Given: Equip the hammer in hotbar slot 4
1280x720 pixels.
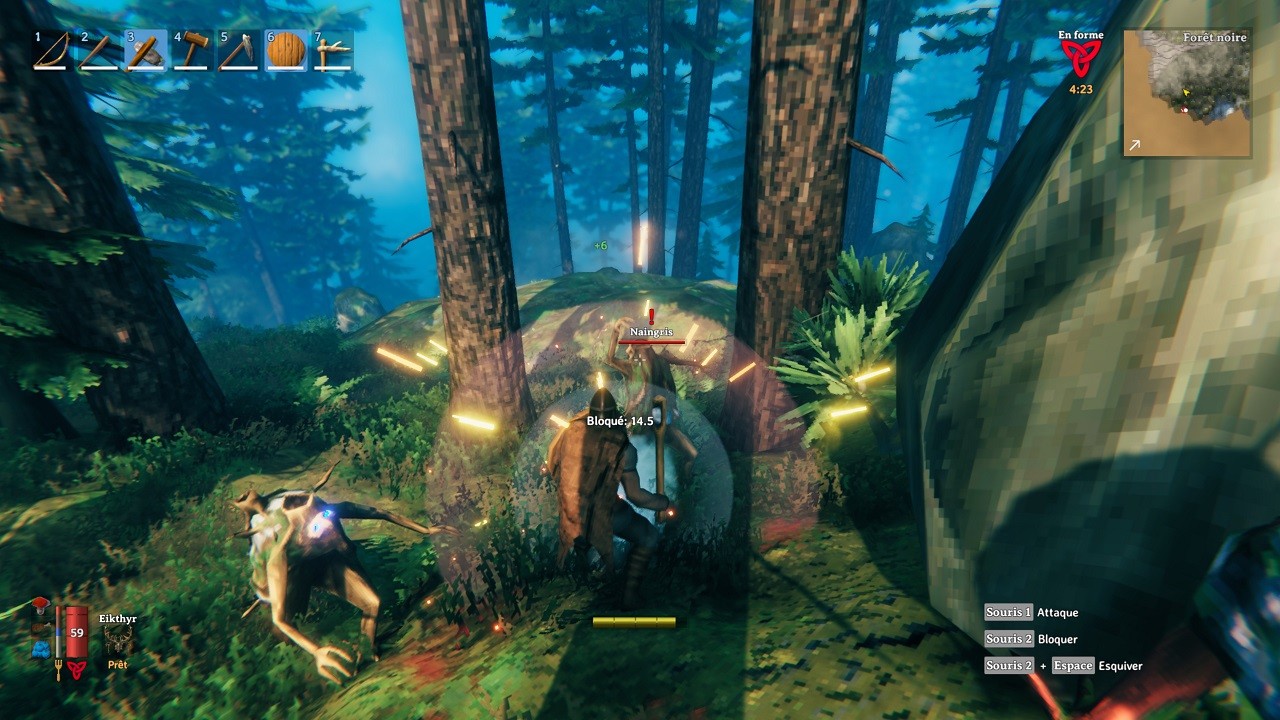Looking at the screenshot, I should pos(190,50).
